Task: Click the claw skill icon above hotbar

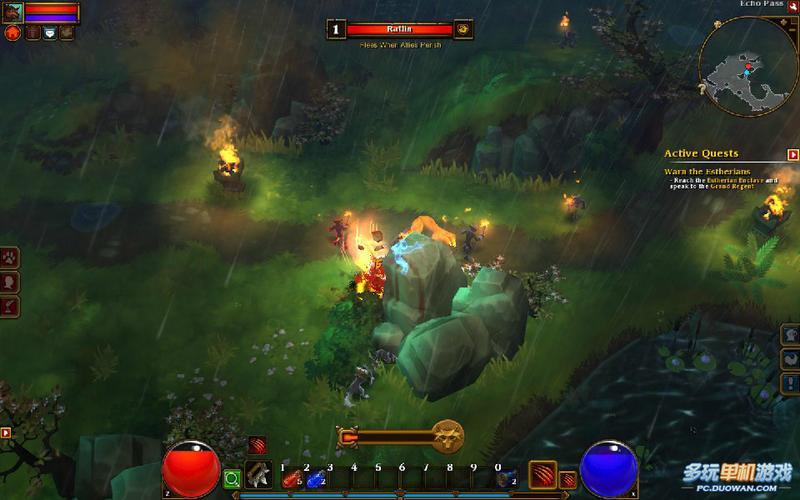Action: (x=259, y=445)
